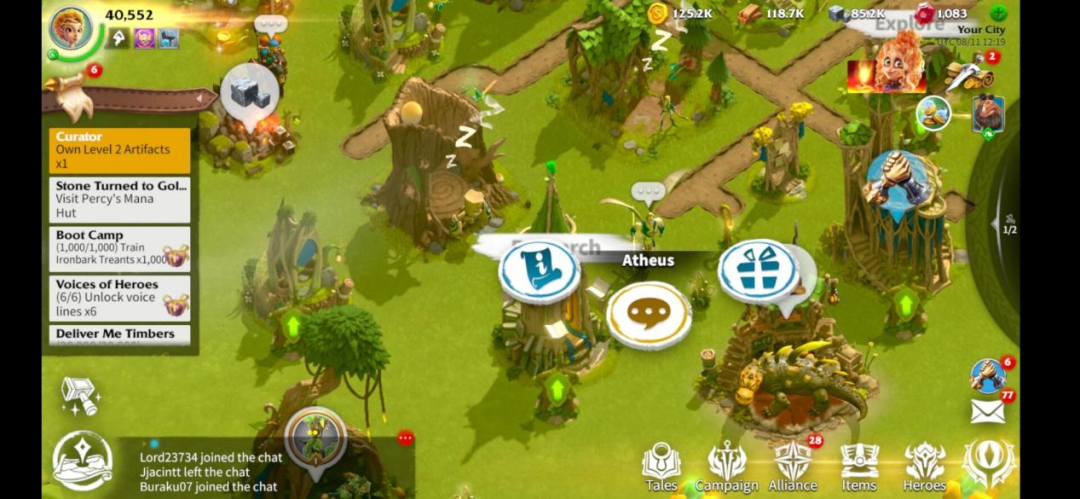Open the red-haired hero event banner

click(x=886, y=68)
